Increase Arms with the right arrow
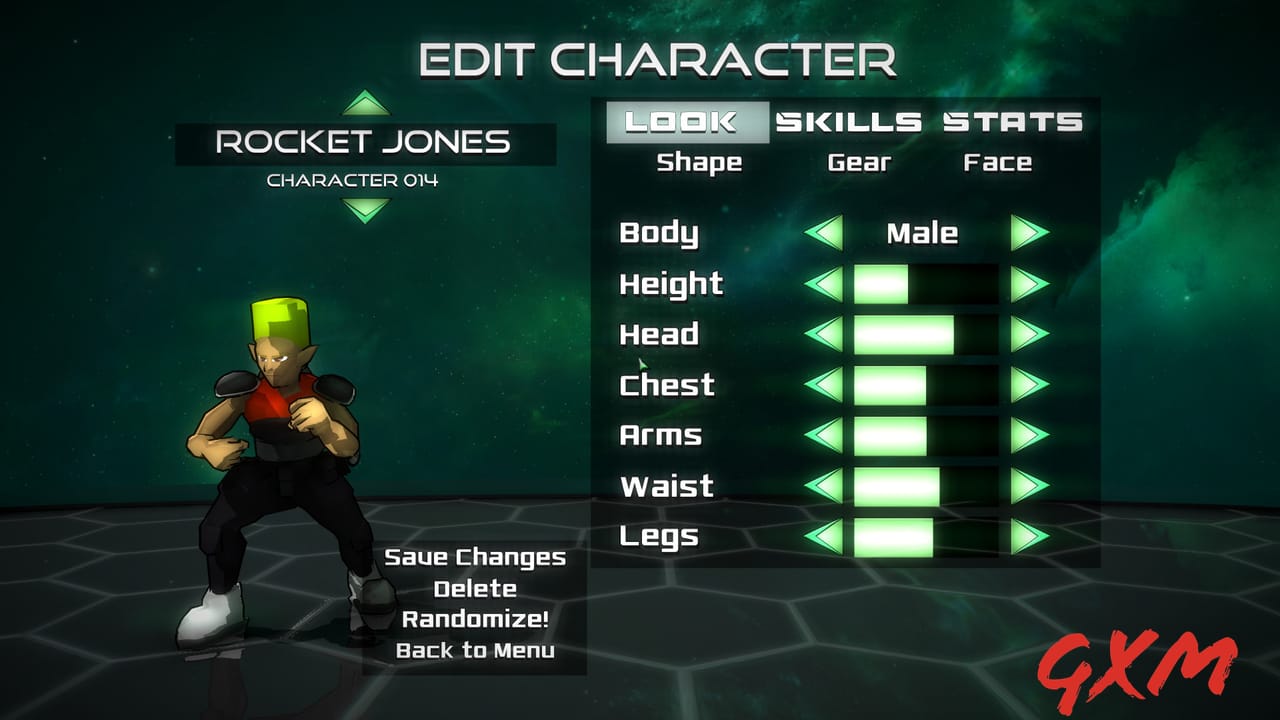 click(1030, 435)
